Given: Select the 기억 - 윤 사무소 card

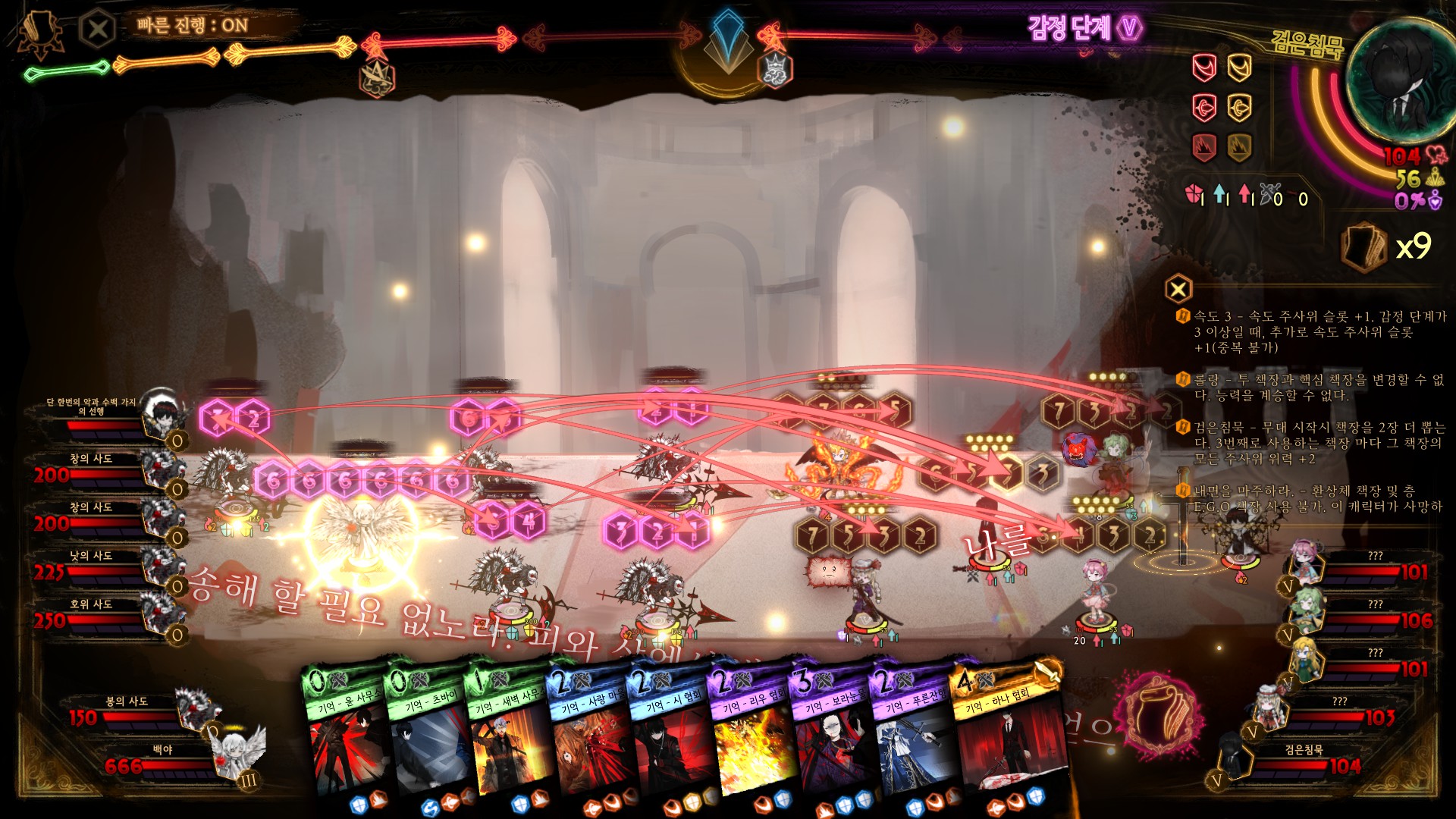Looking at the screenshot, I should (x=345, y=736).
